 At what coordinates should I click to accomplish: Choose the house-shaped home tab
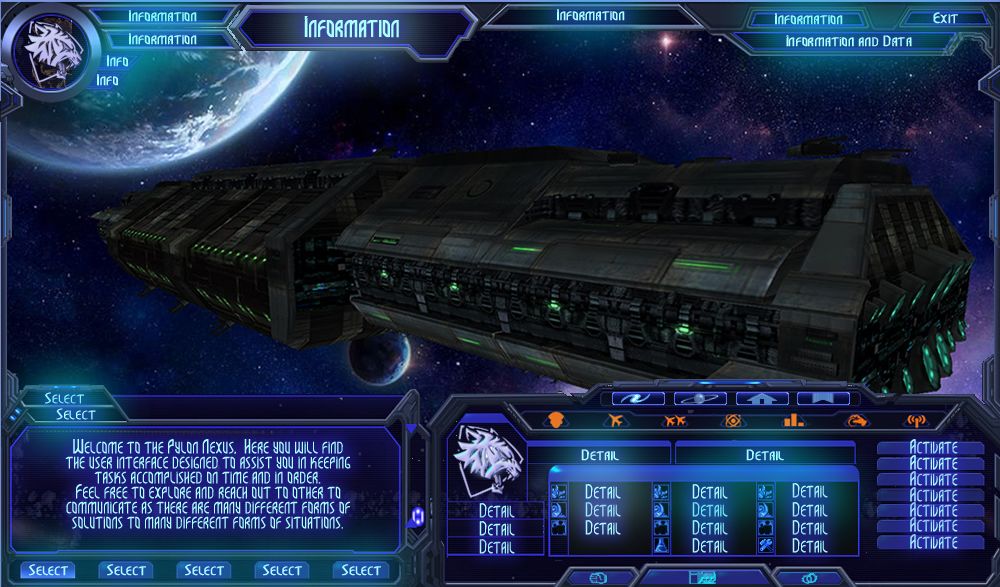click(x=762, y=398)
